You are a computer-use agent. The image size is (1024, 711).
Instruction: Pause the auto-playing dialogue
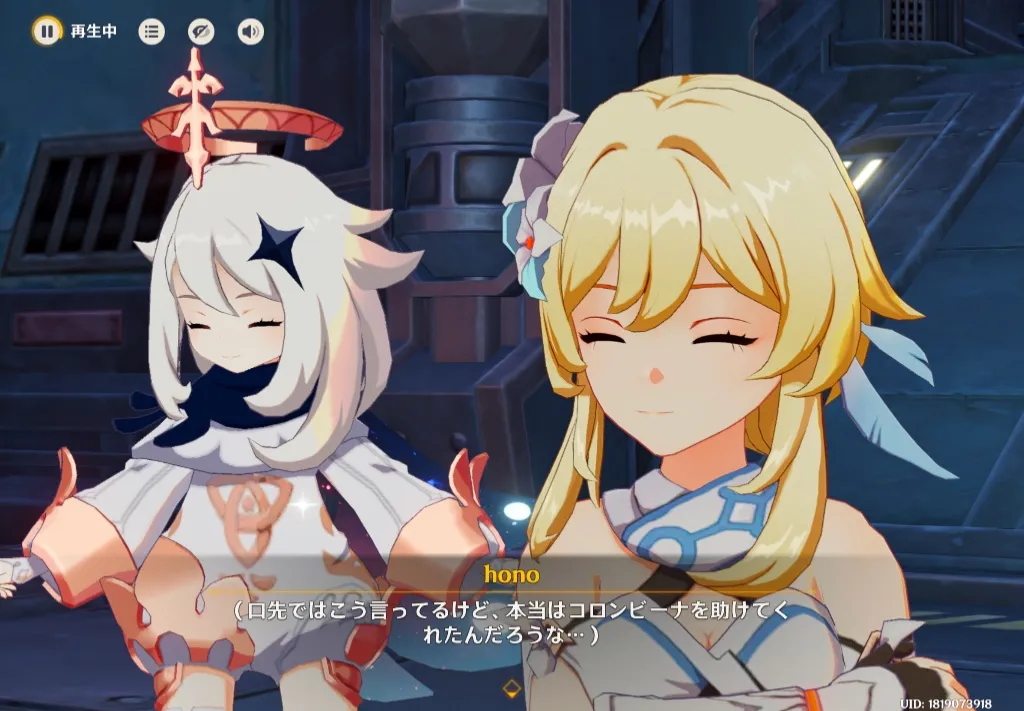point(46,31)
